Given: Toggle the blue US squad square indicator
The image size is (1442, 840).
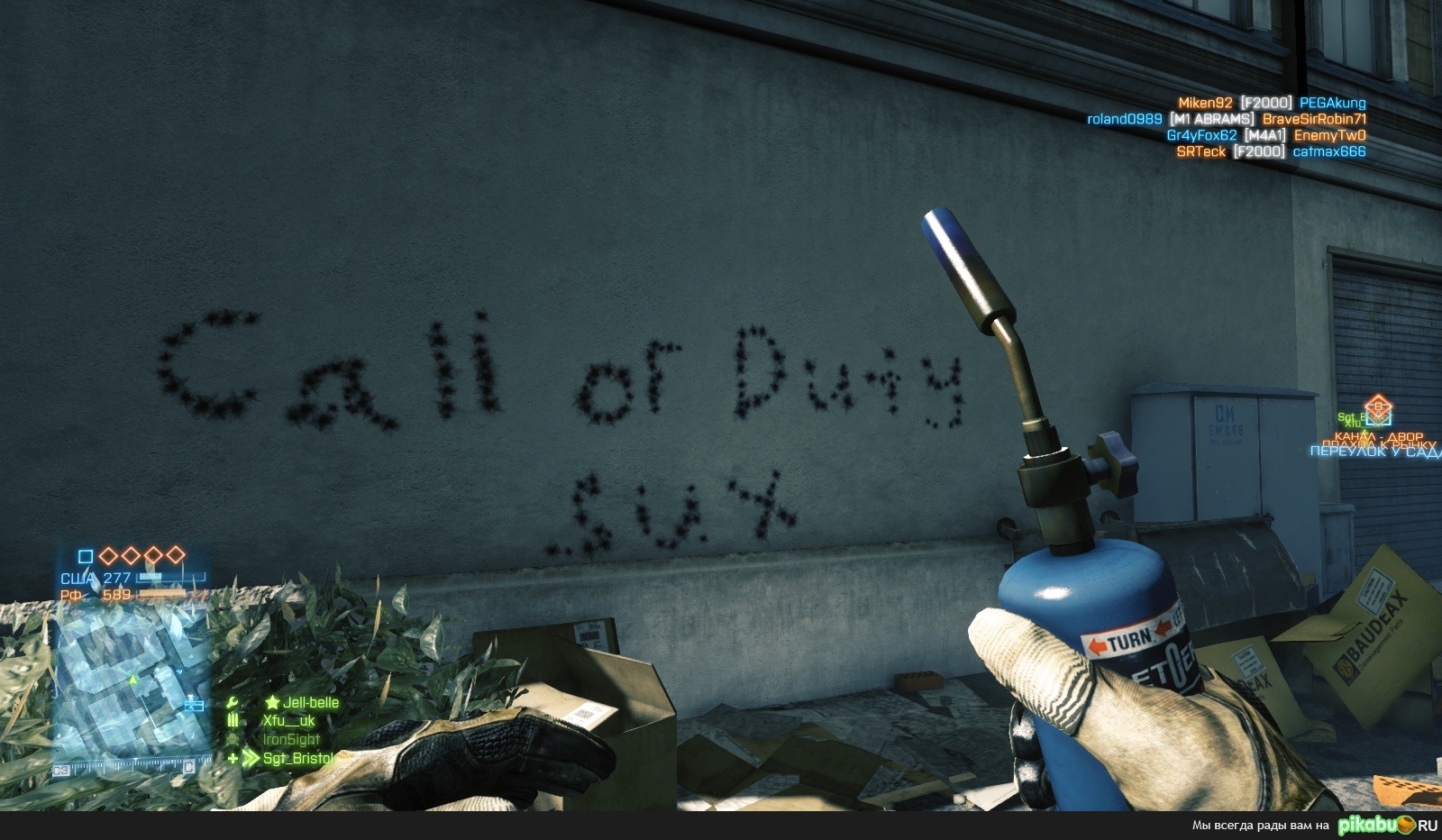Looking at the screenshot, I should coord(86,556).
